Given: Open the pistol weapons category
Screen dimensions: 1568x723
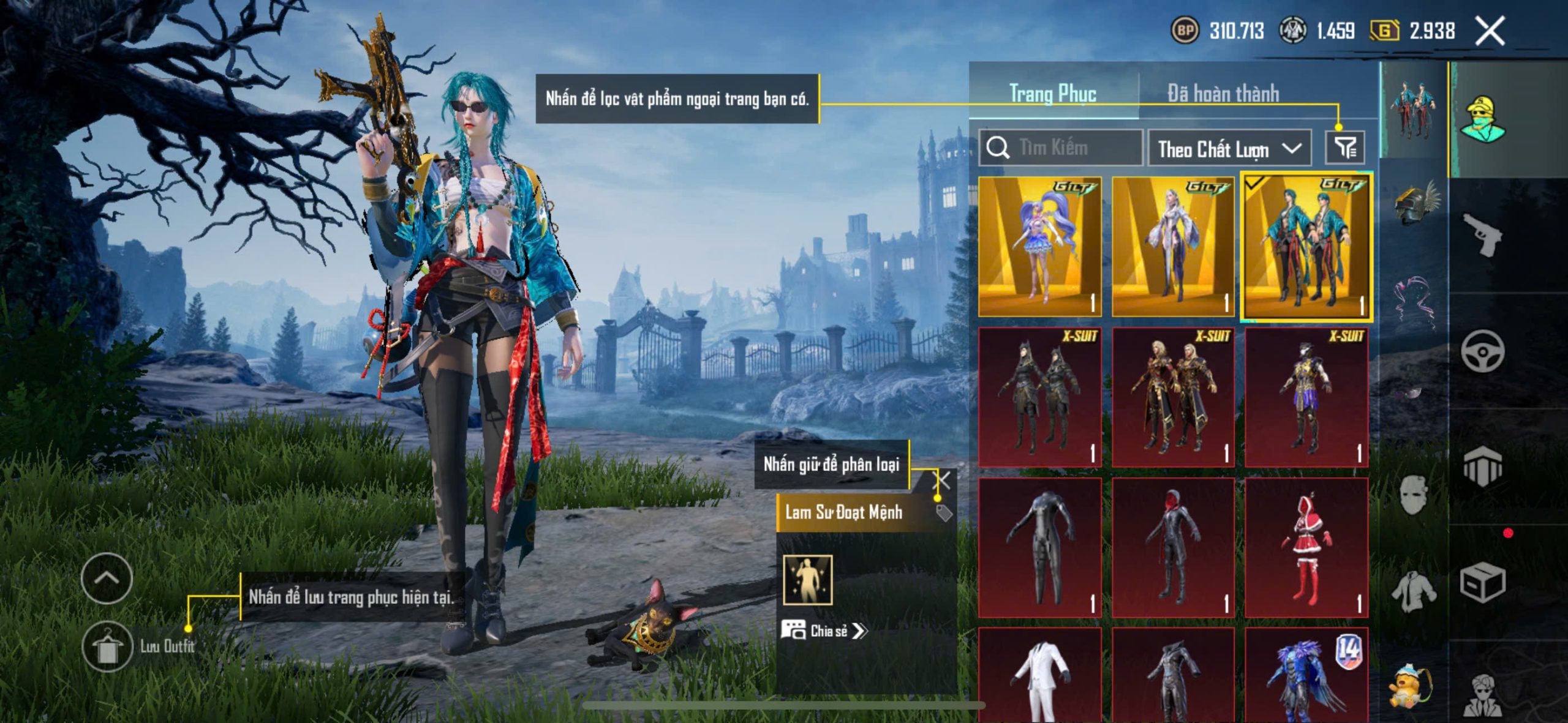Looking at the screenshot, I should pyautogui.click(x=1482, y=234).
